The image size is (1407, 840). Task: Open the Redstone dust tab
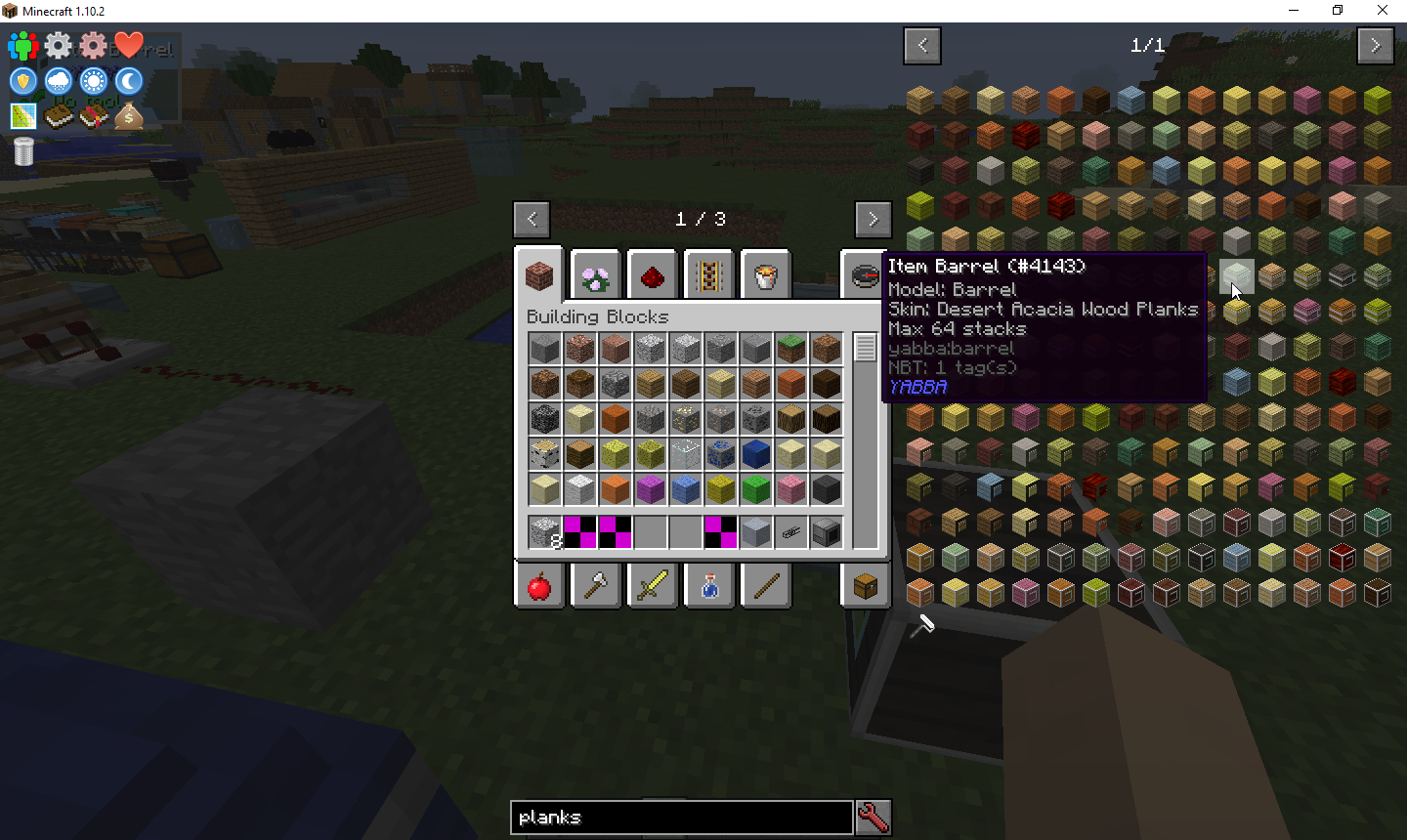point(653,277)
